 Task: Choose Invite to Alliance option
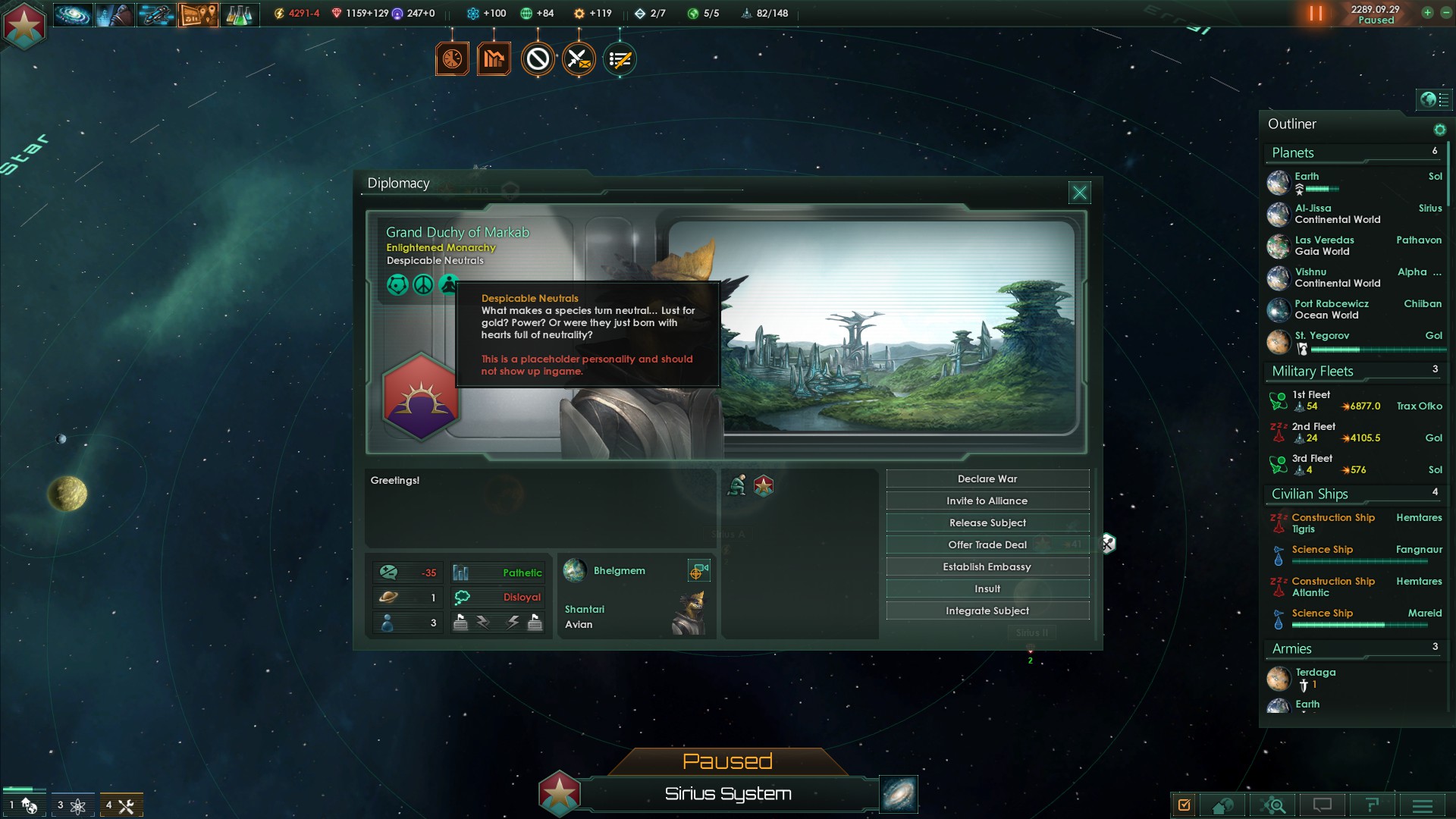point(987,501)
